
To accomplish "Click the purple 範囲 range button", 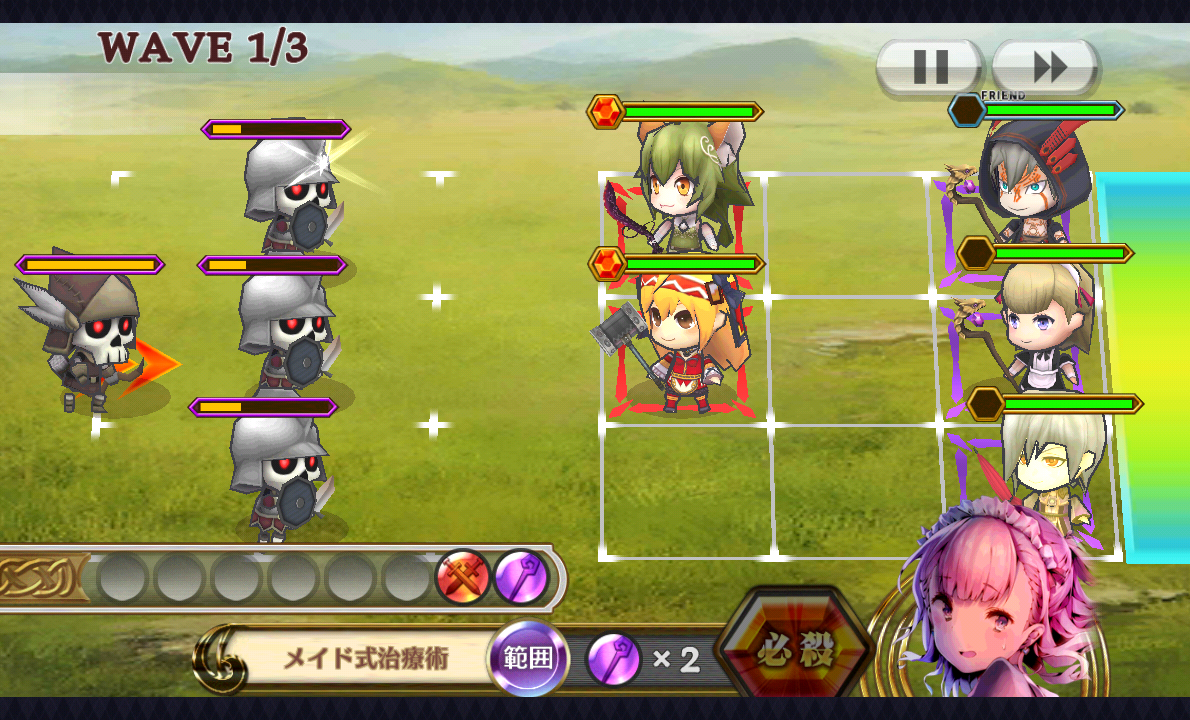I will pyautogui.click(x=528, y=660).
